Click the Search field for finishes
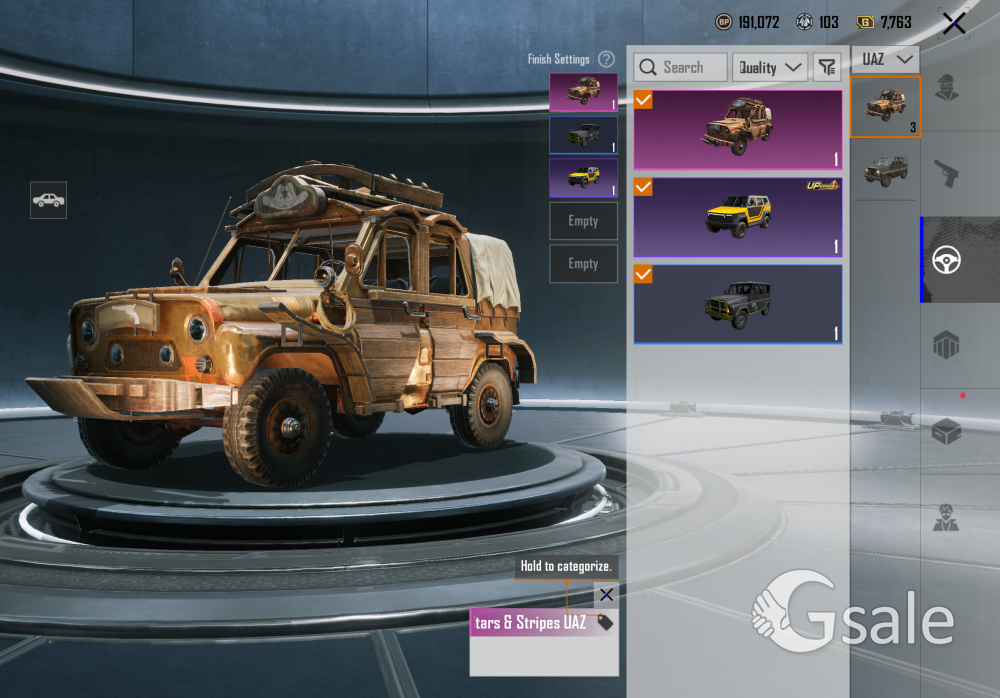This screenshot has width=1000, height=698. point(681,67)
